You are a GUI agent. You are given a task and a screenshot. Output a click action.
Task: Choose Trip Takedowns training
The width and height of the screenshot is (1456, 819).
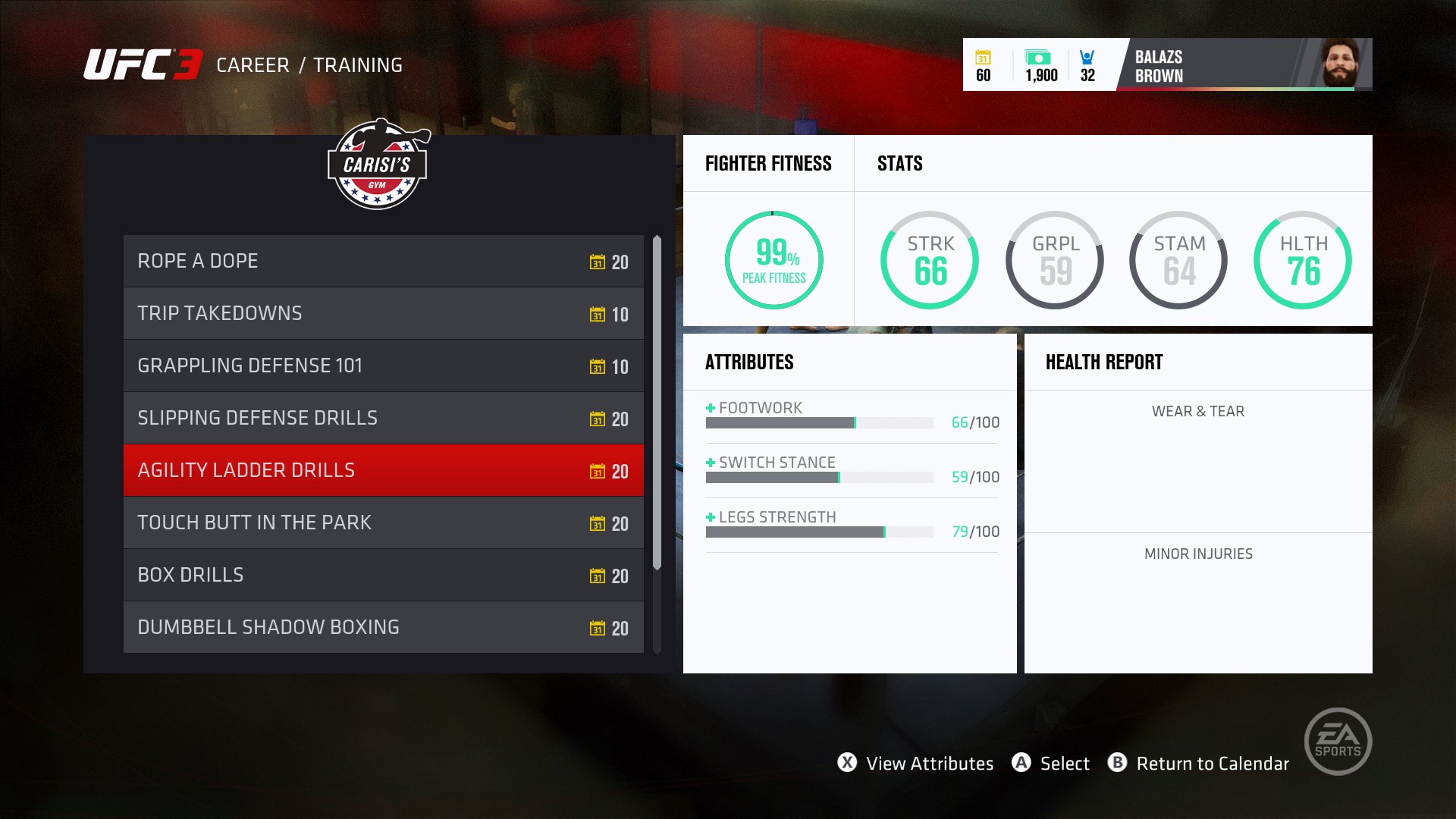tap(383, 314)
